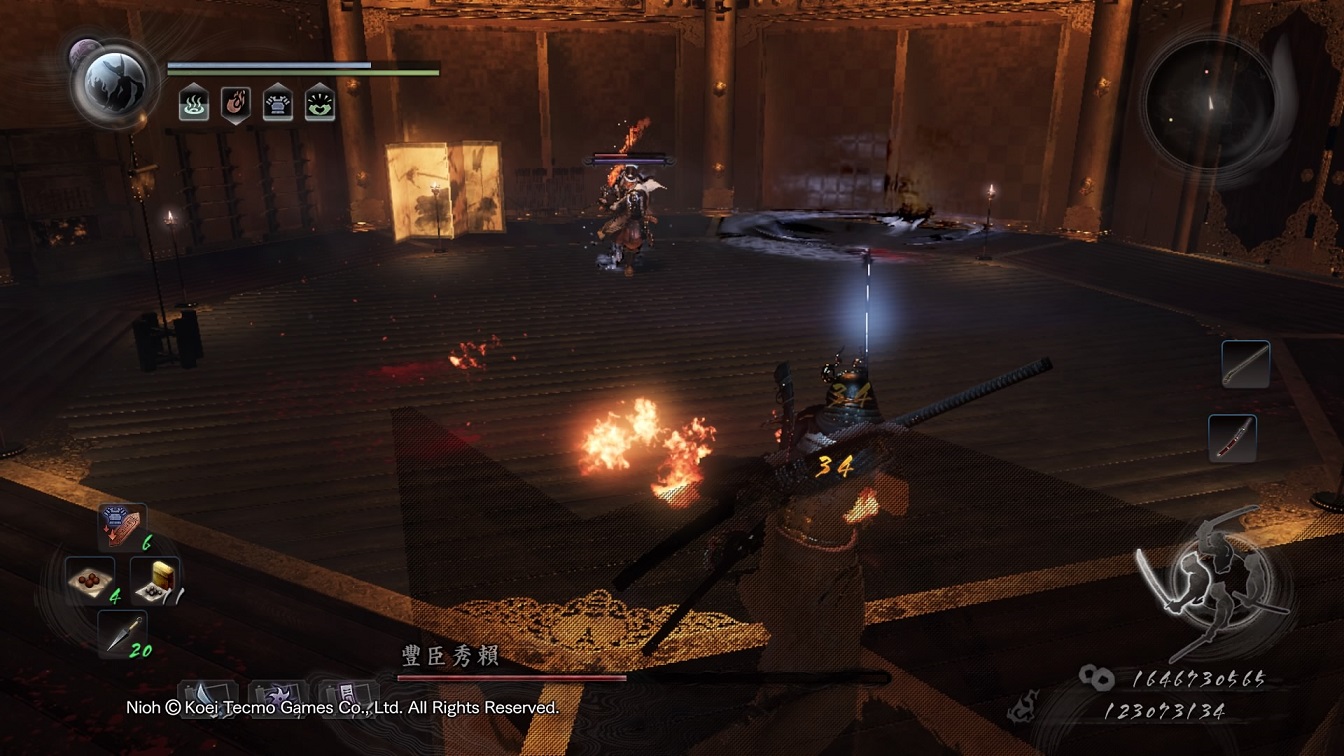Use the yellow pouch item slot
1344x756 pixels.
tap(155, 581)
